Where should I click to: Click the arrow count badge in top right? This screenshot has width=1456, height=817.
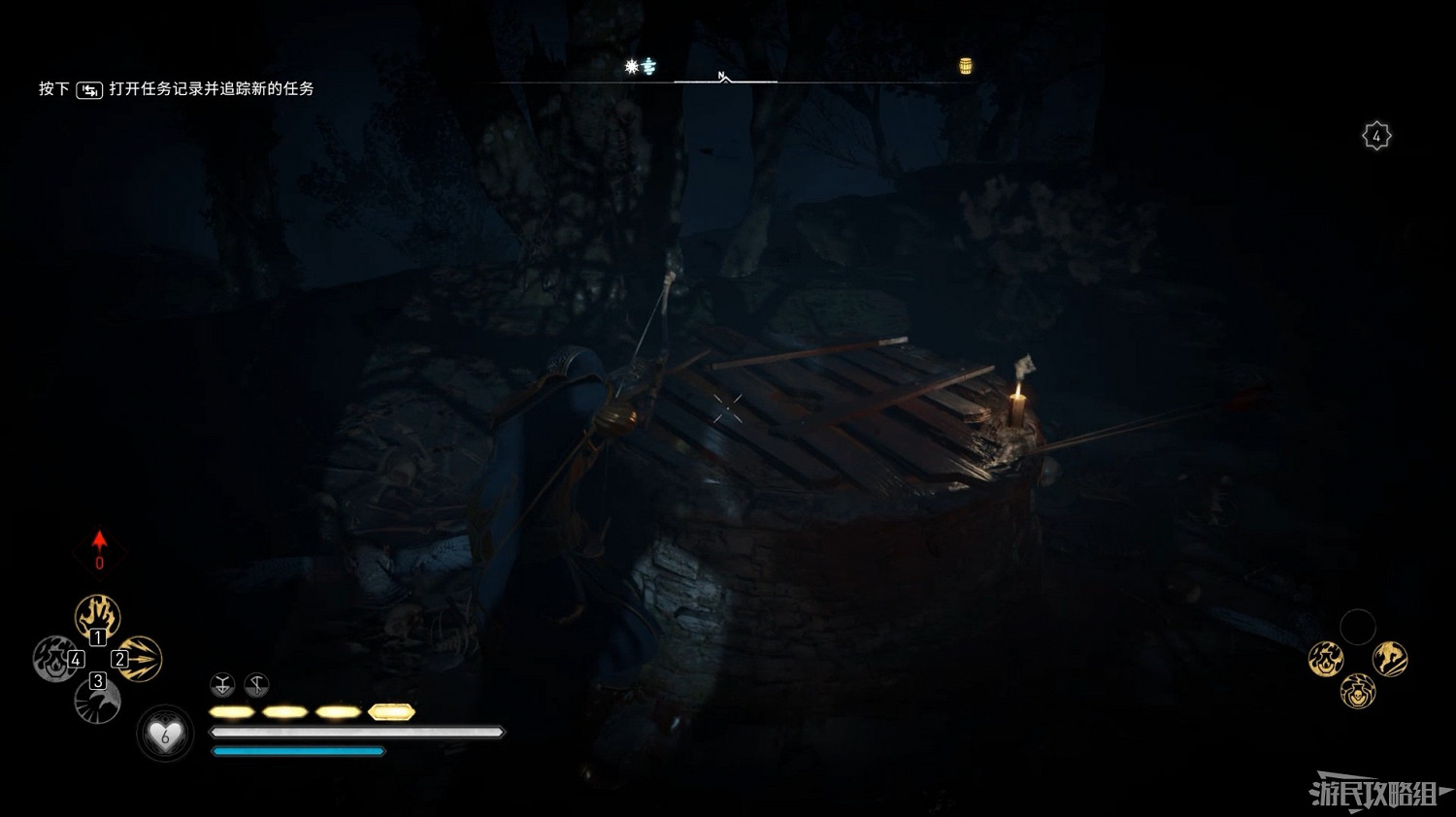tap(1377, 135)
